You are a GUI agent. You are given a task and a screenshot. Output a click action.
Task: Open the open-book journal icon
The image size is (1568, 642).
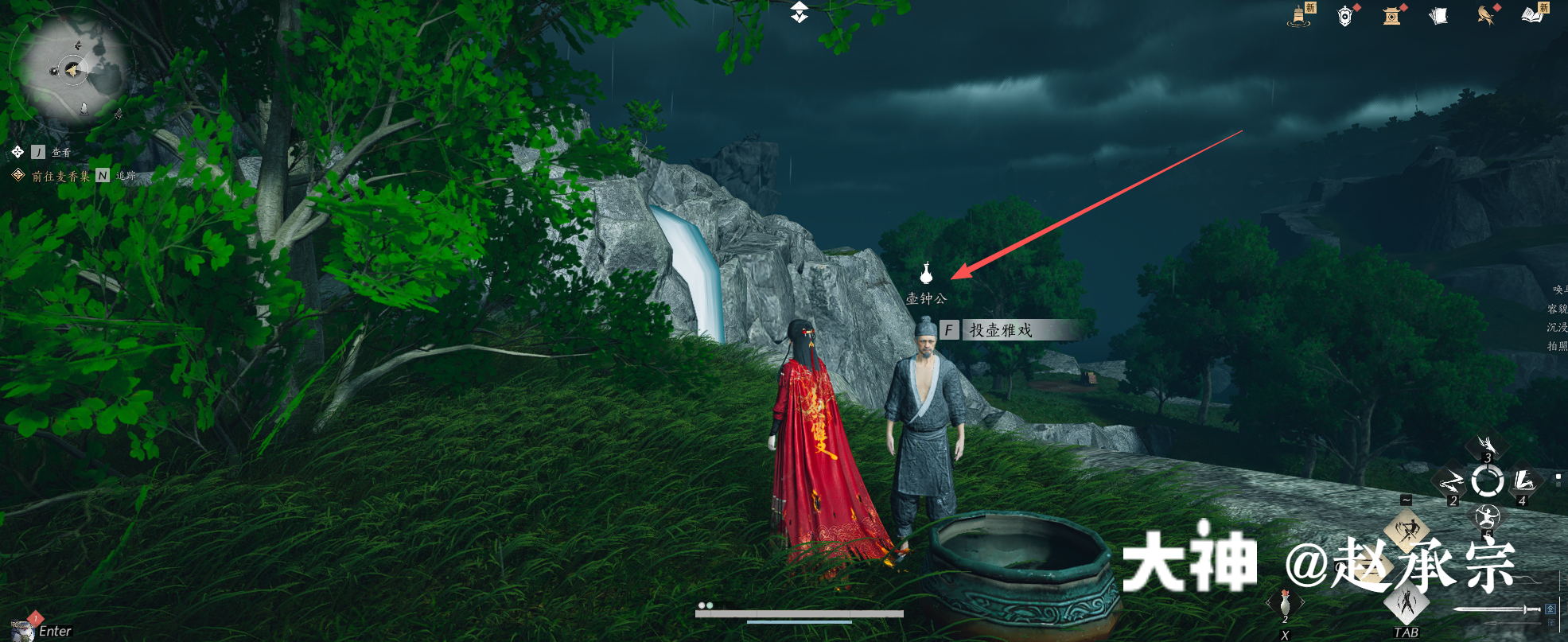pos(1532,15)
